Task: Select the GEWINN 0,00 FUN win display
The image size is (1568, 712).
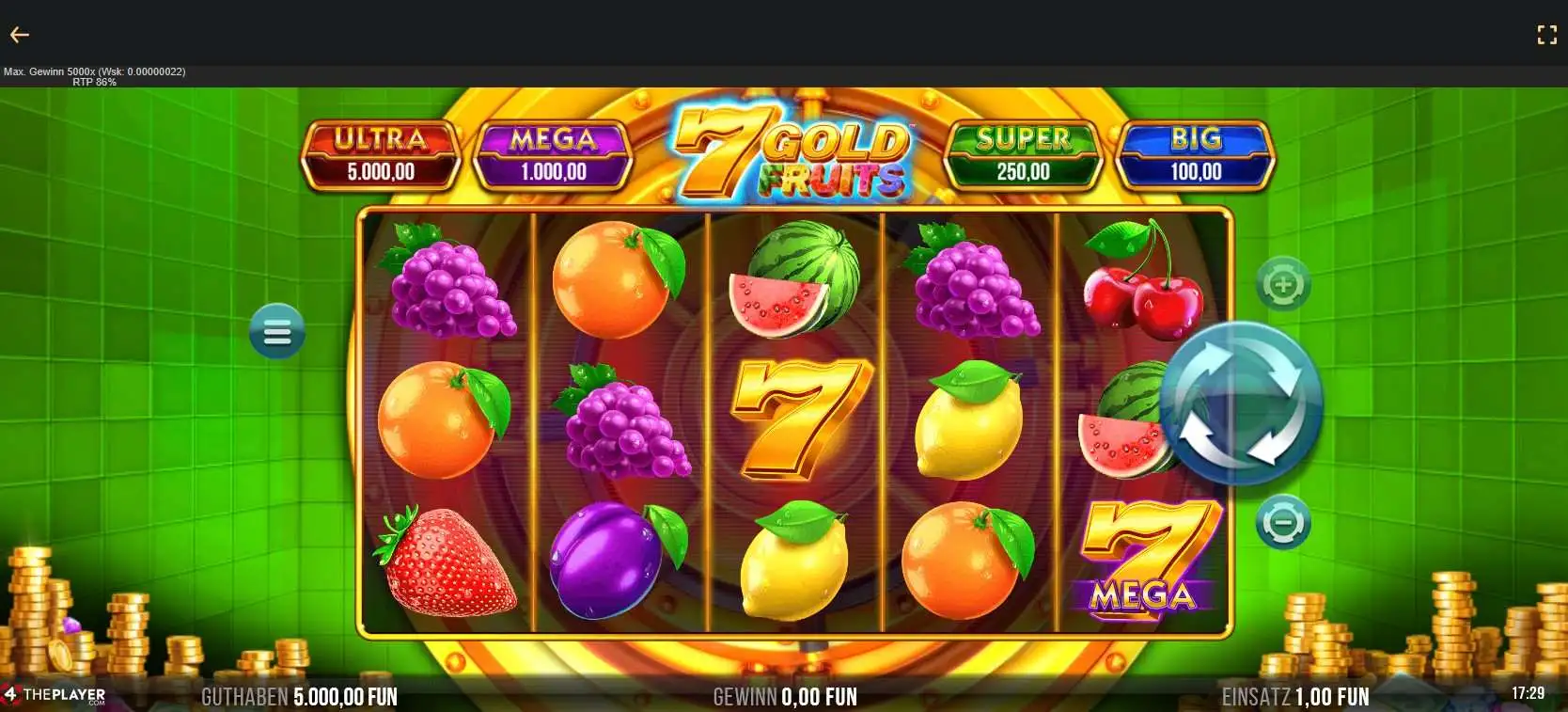Action: [x=786, y=697]
